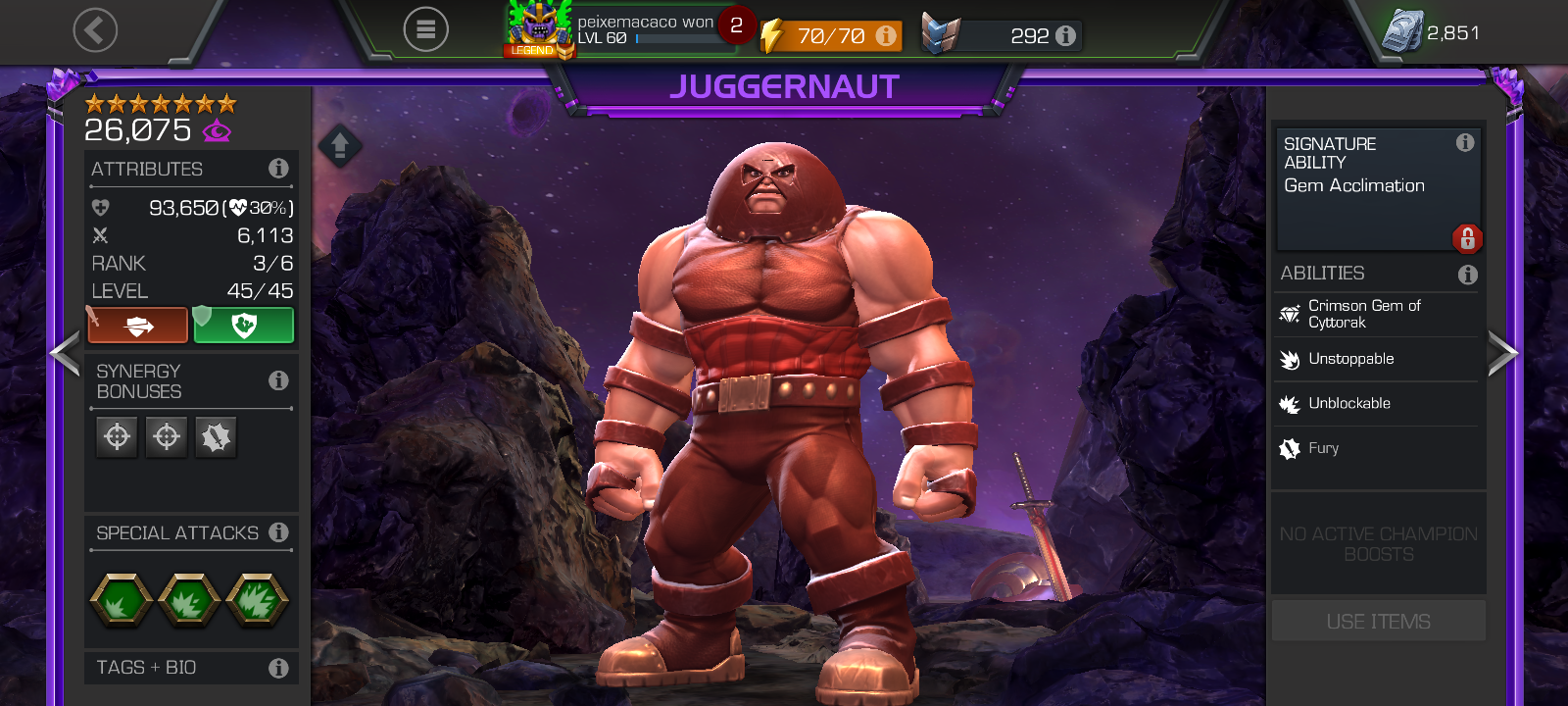Go to the next champion arrow
Screen dimensions: 1568x706
pyautogui.click(x=1502, y=353)
